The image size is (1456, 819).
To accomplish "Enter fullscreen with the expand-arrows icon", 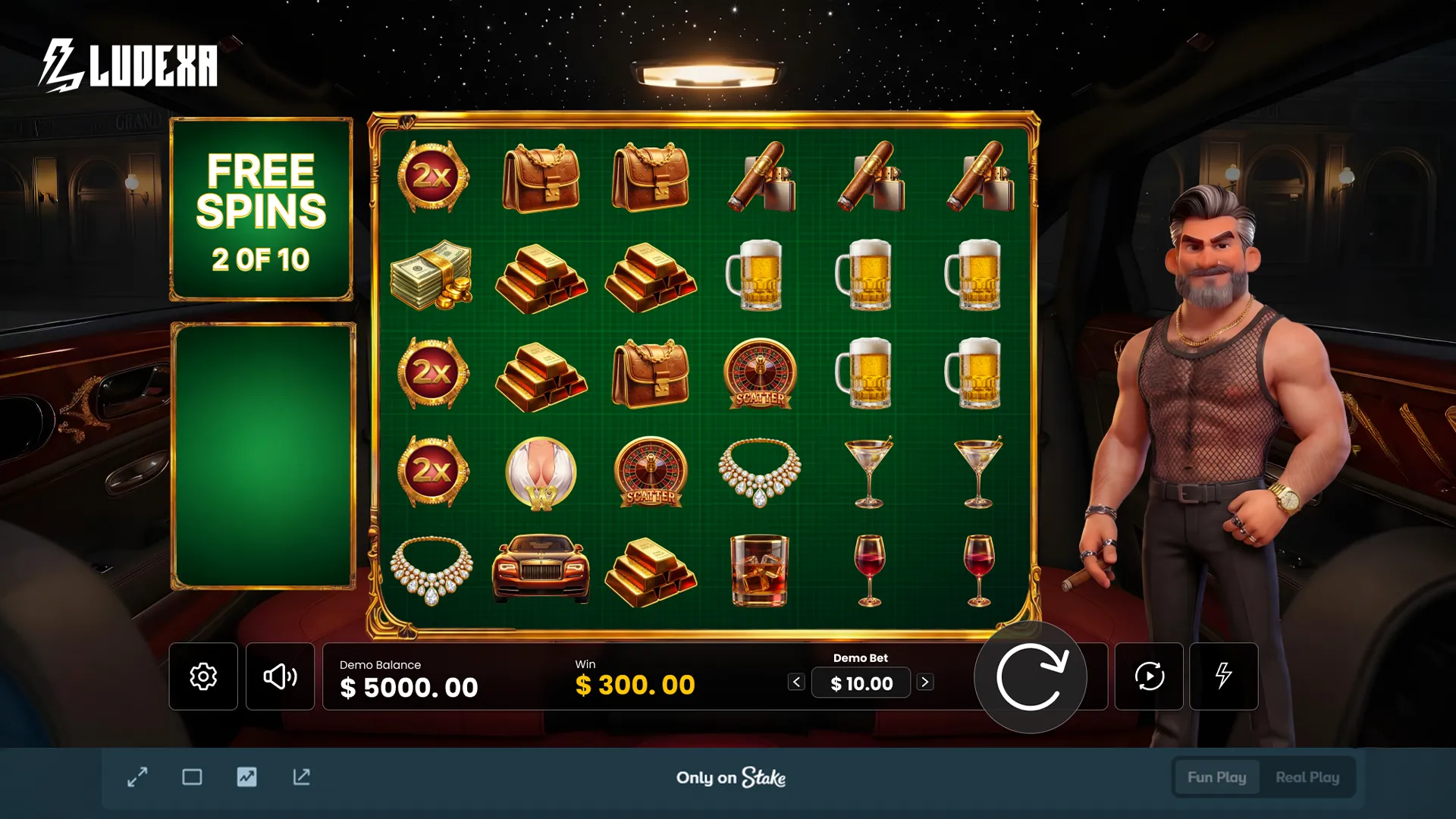I will (x=137, y=777).
